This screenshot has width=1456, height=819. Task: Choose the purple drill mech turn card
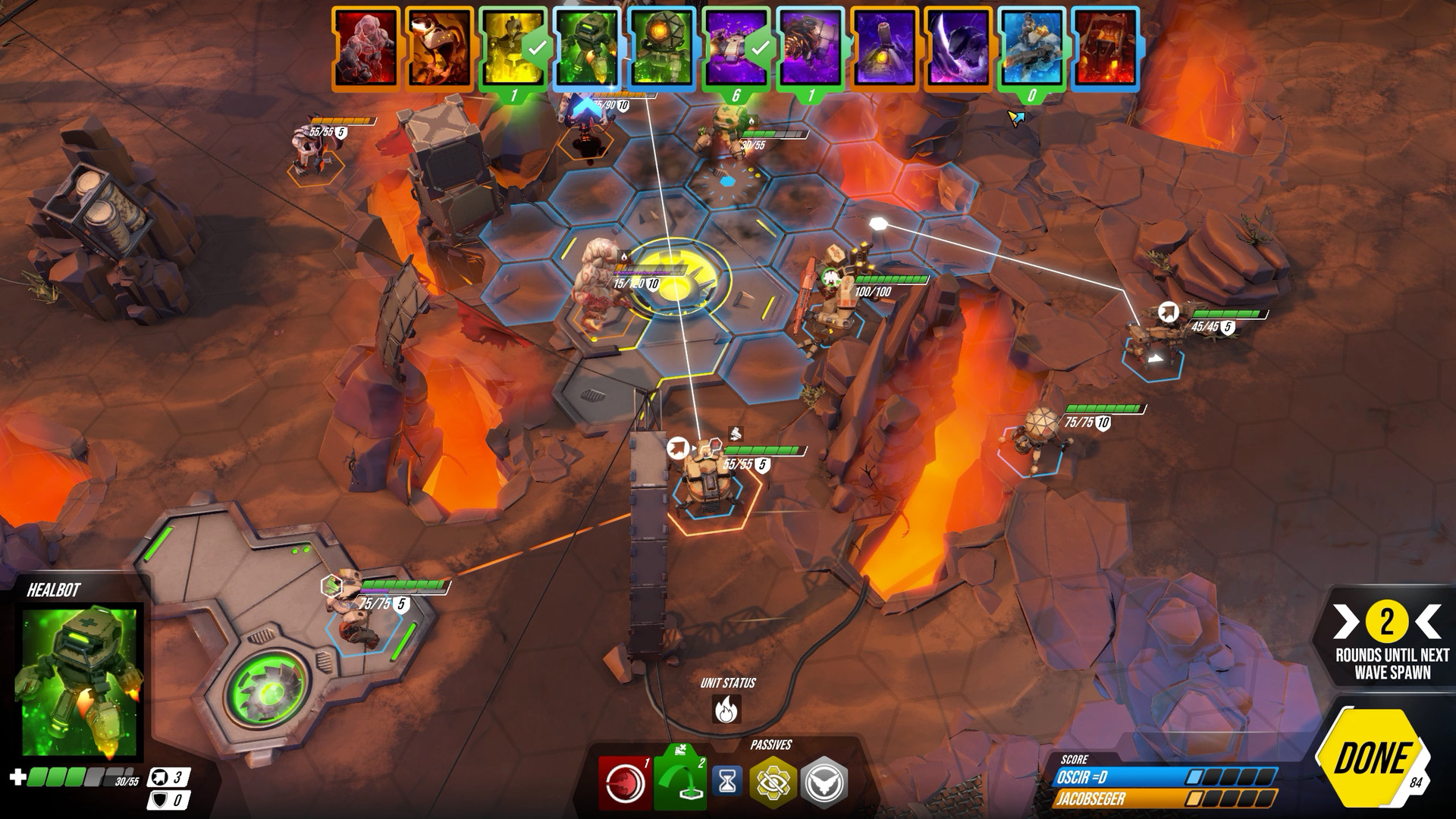coord(811,47)
